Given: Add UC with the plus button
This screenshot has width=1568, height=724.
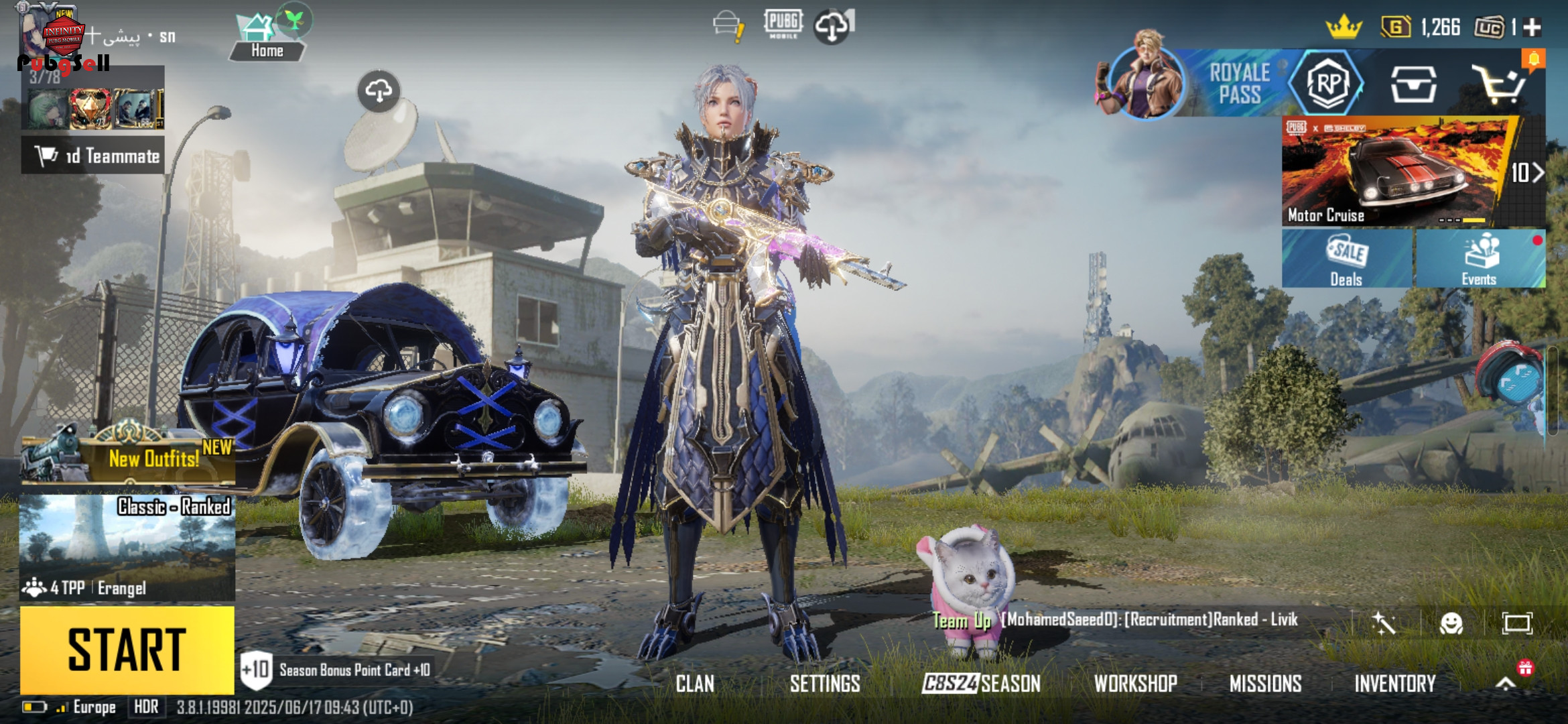Looking at the screenshot, I should pyautogui.click(x=1532, y=27).
